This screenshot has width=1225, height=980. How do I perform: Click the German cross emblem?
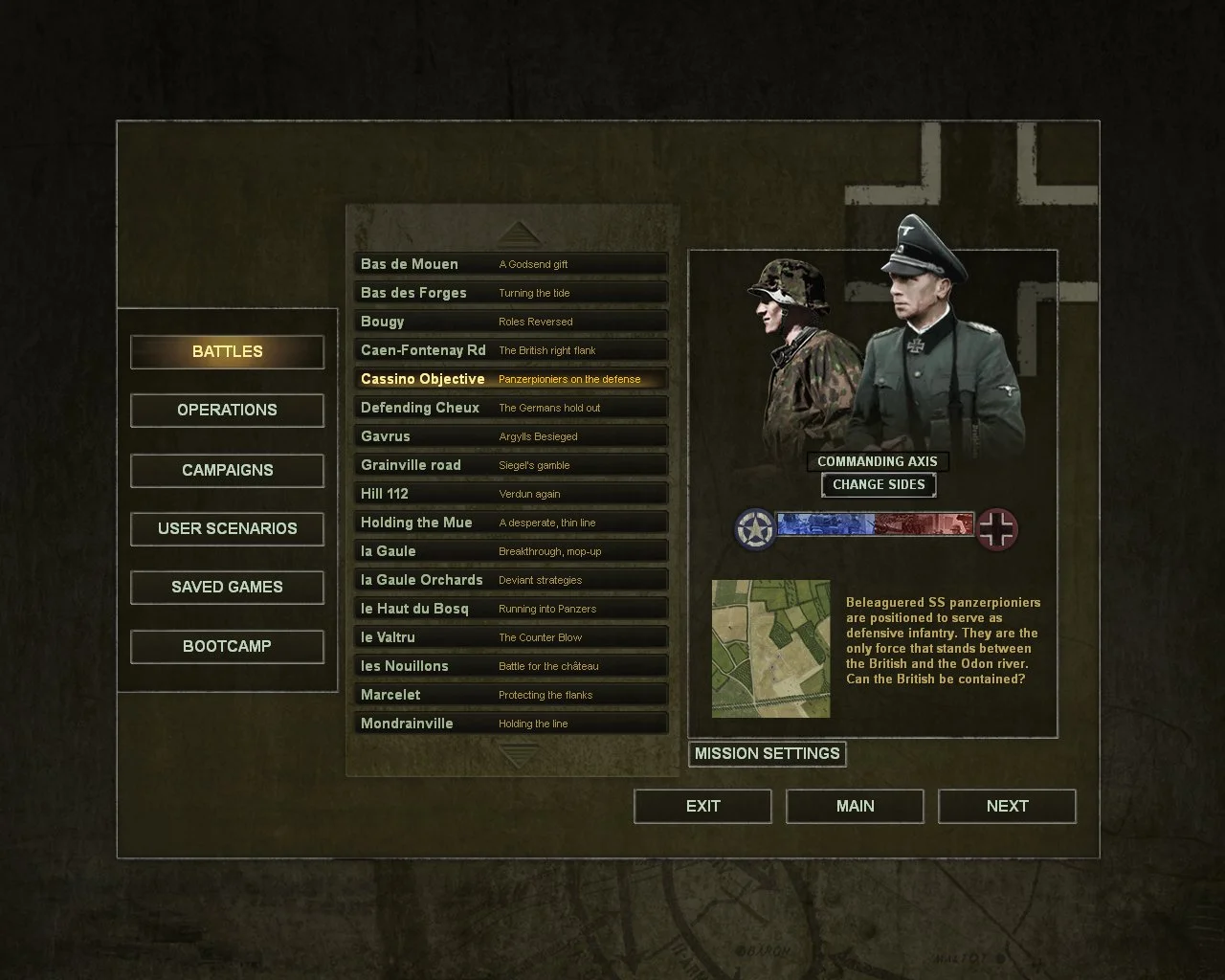[998, 529]
